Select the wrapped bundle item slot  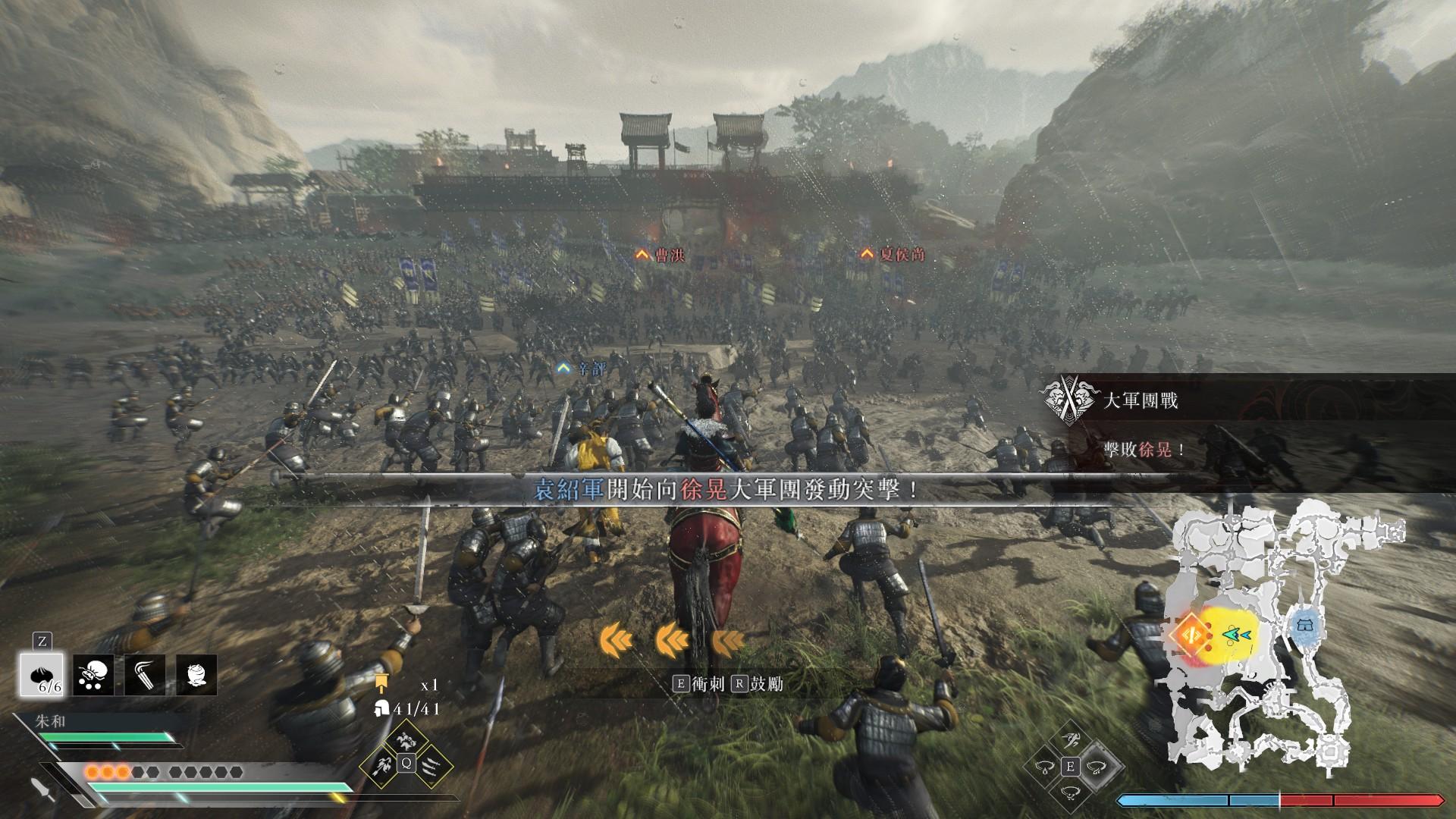tap(196, 674)
